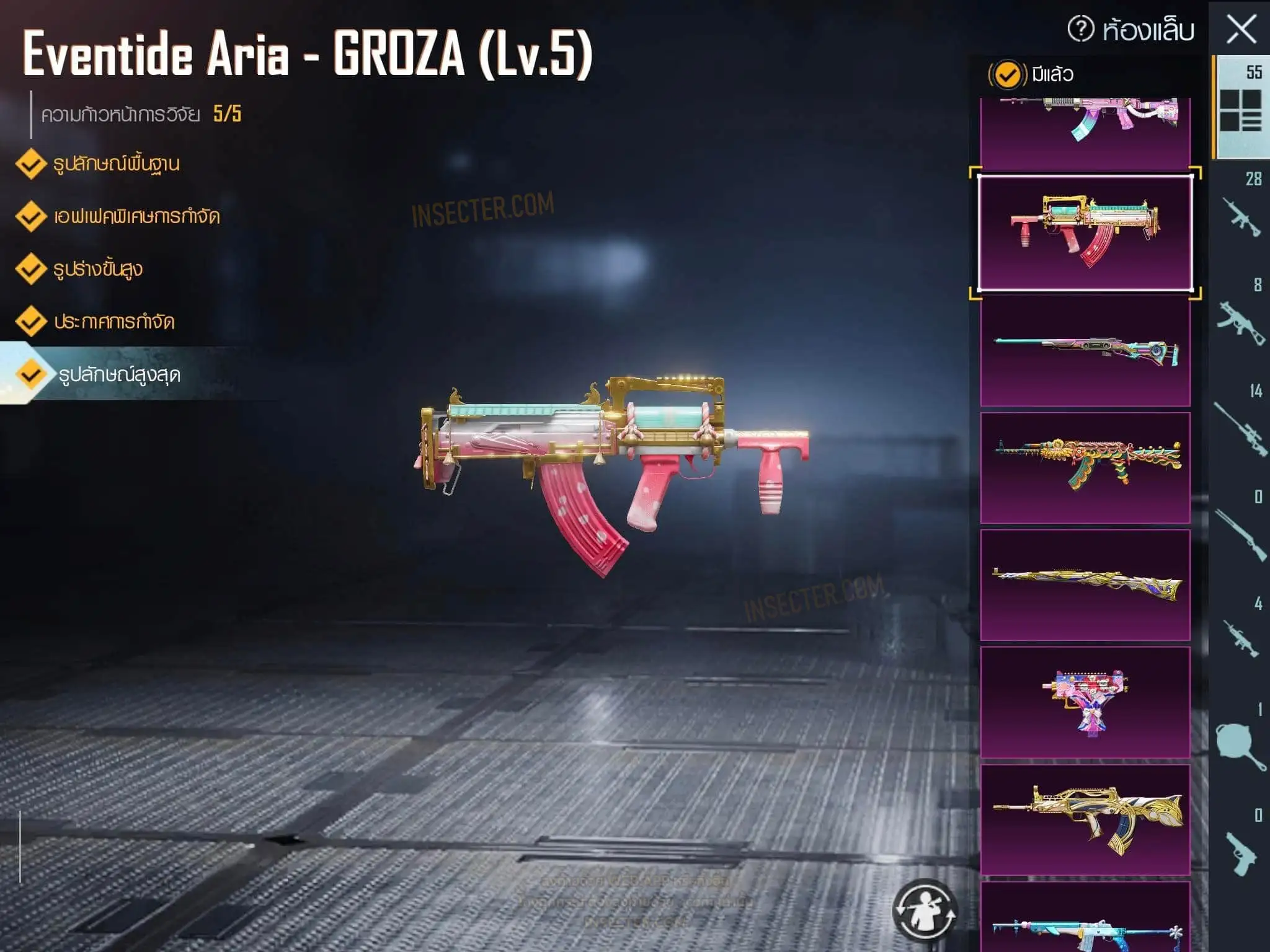This screenshot has height=952, width=1270.
Task: Choose the advanced form upgrade stage
Action: pyautogui.click(x=97, y=270)
